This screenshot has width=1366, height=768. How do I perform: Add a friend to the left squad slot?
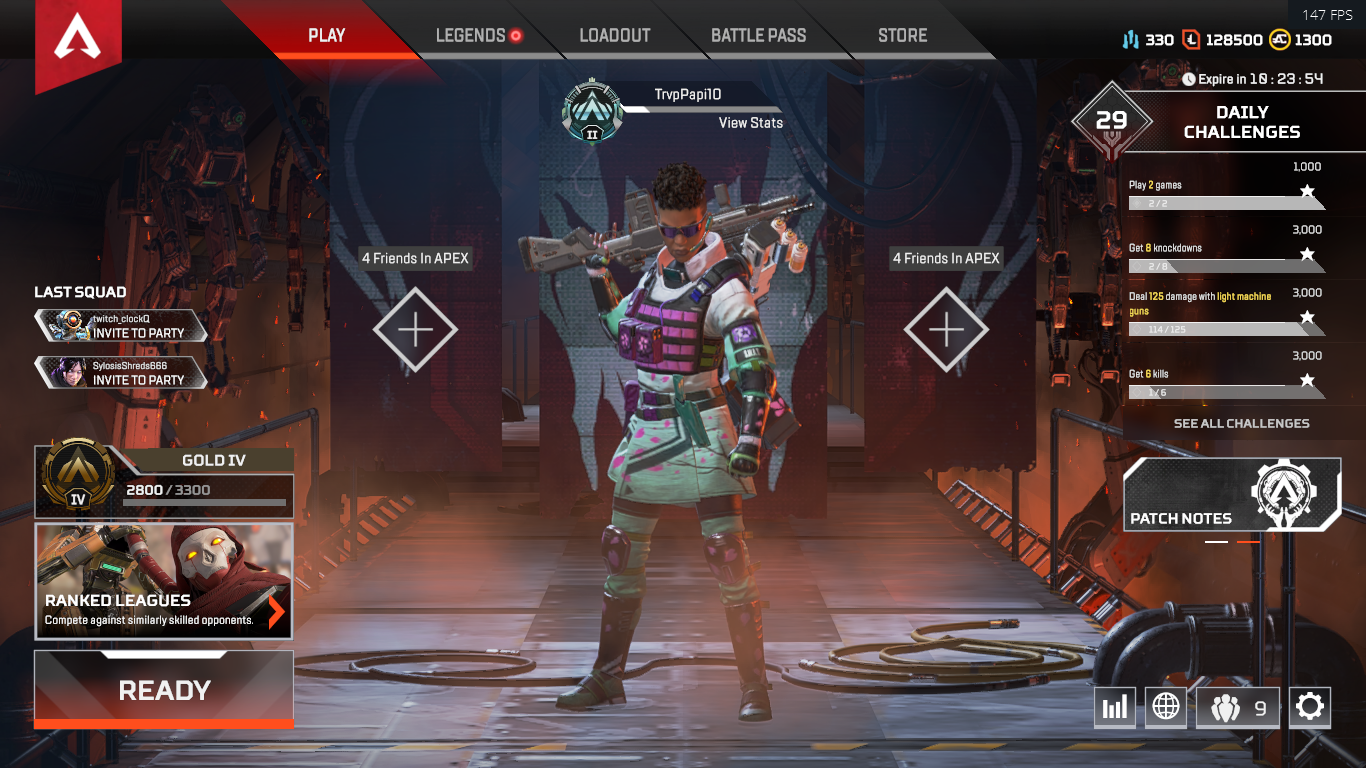tap(416, 329)
